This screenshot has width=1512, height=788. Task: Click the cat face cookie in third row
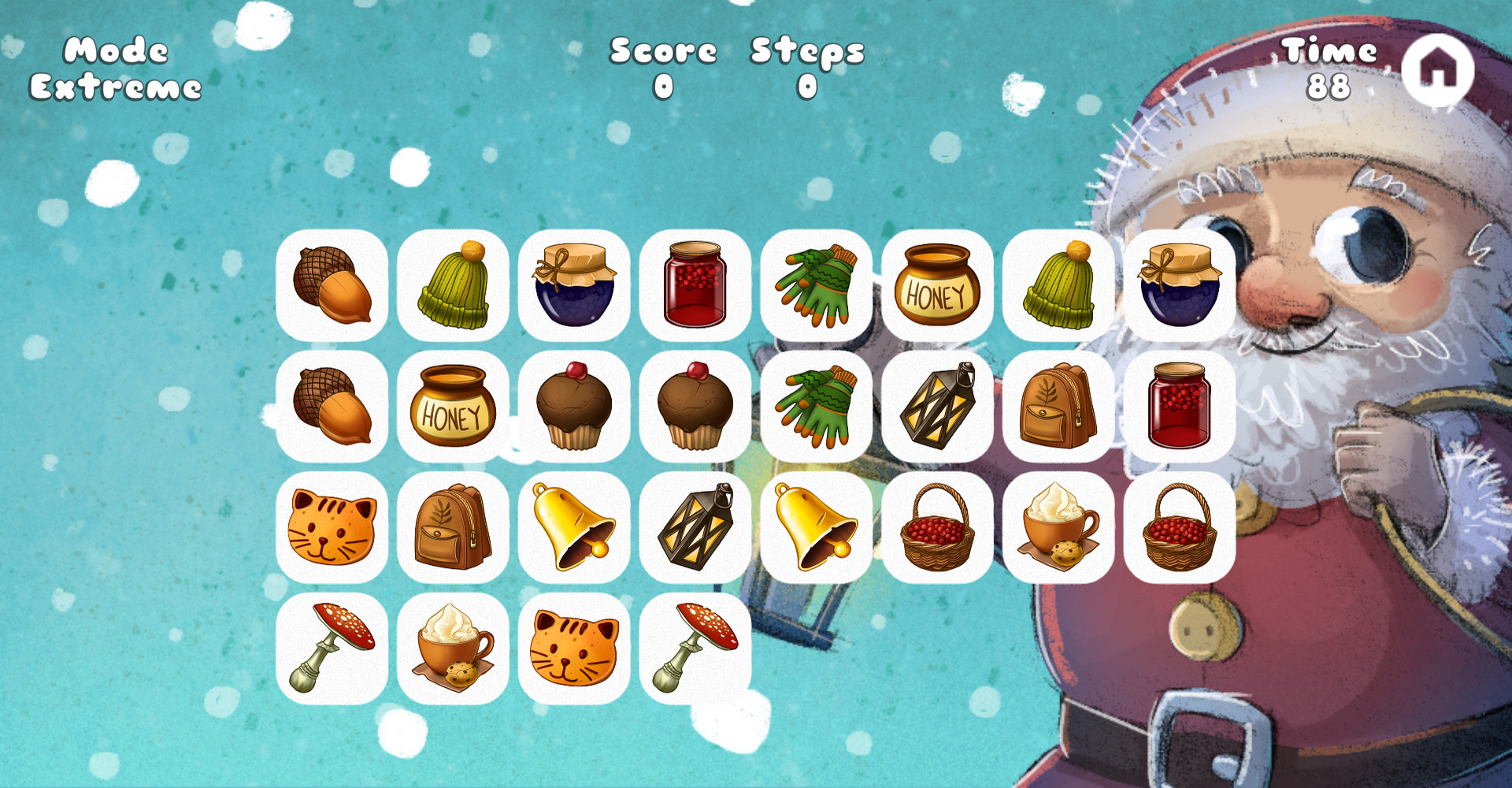point(333,528)
